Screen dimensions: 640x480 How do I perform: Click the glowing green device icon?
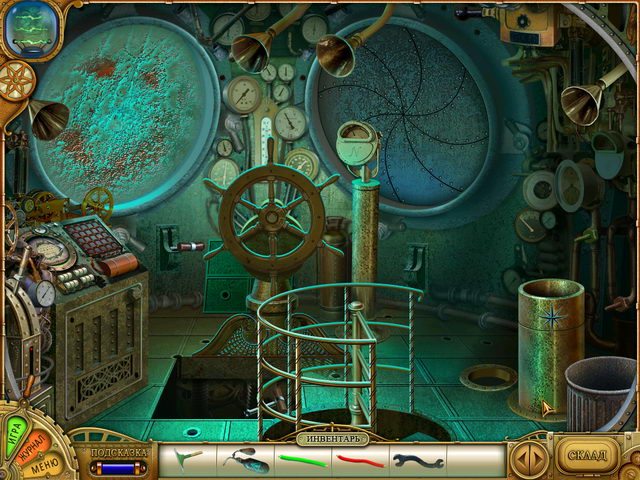30,28
